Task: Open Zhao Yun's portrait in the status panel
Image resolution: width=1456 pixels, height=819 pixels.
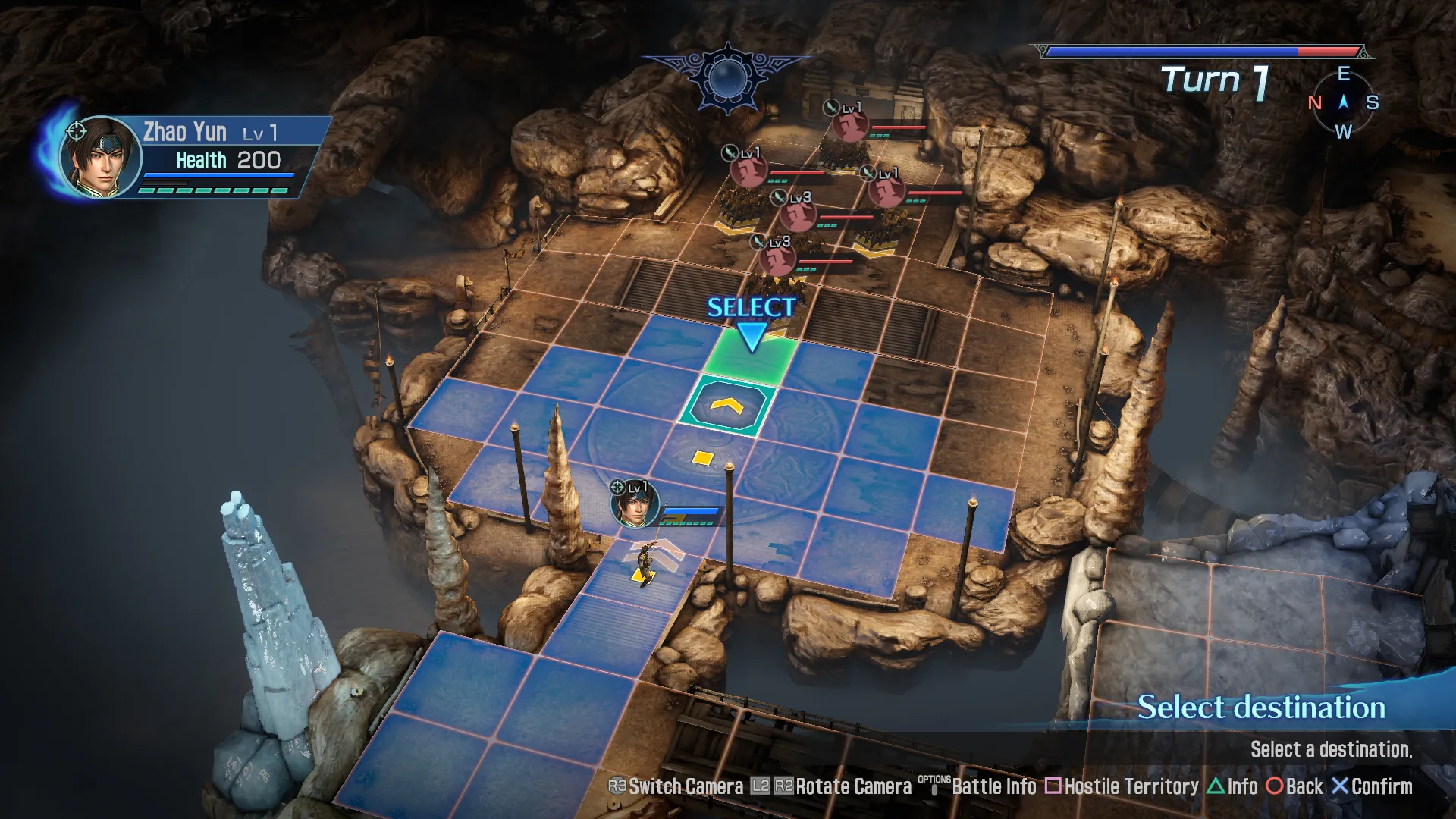Action: coord(99,158)
